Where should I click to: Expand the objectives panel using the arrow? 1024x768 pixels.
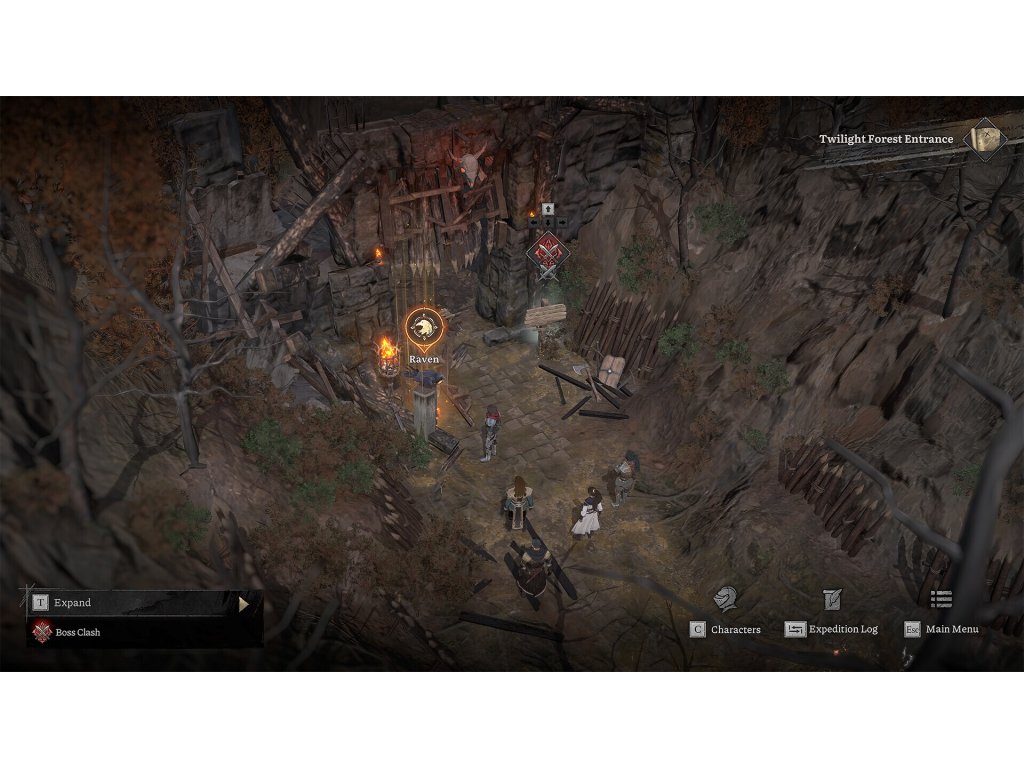[243, 603]
